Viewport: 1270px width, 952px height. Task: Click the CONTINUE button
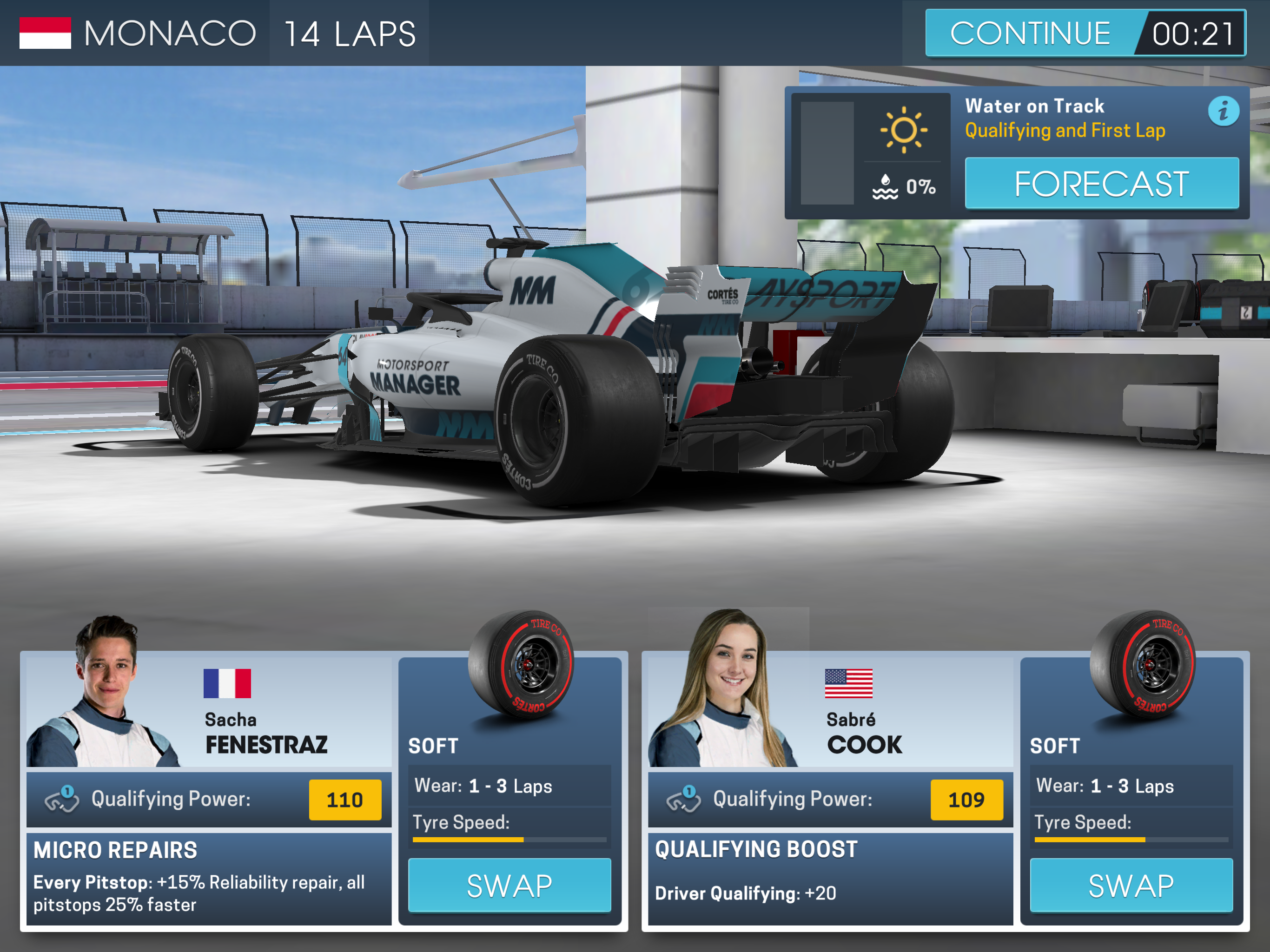point(1031,33)
